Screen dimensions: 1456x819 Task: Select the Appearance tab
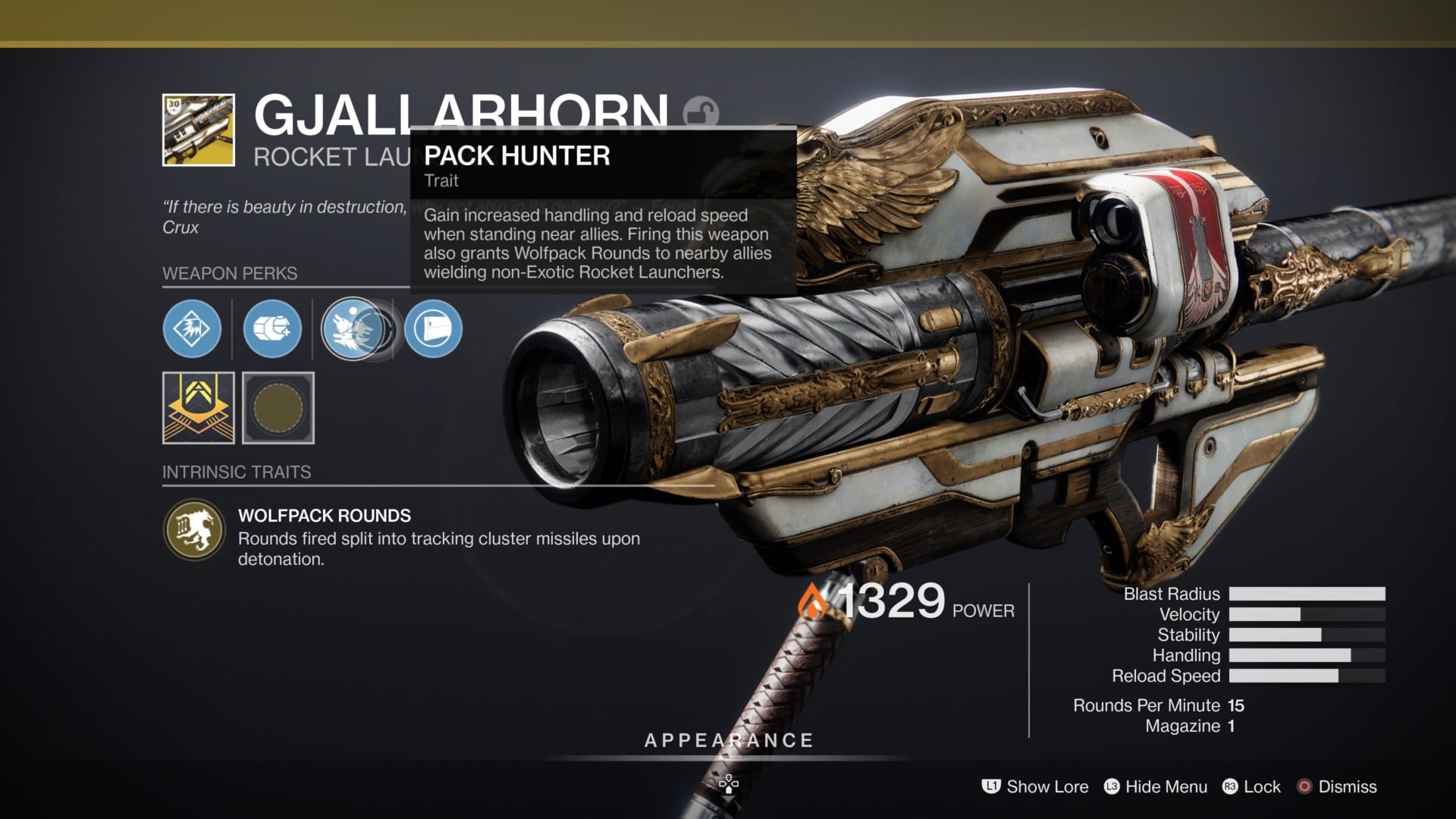point(727,740)
